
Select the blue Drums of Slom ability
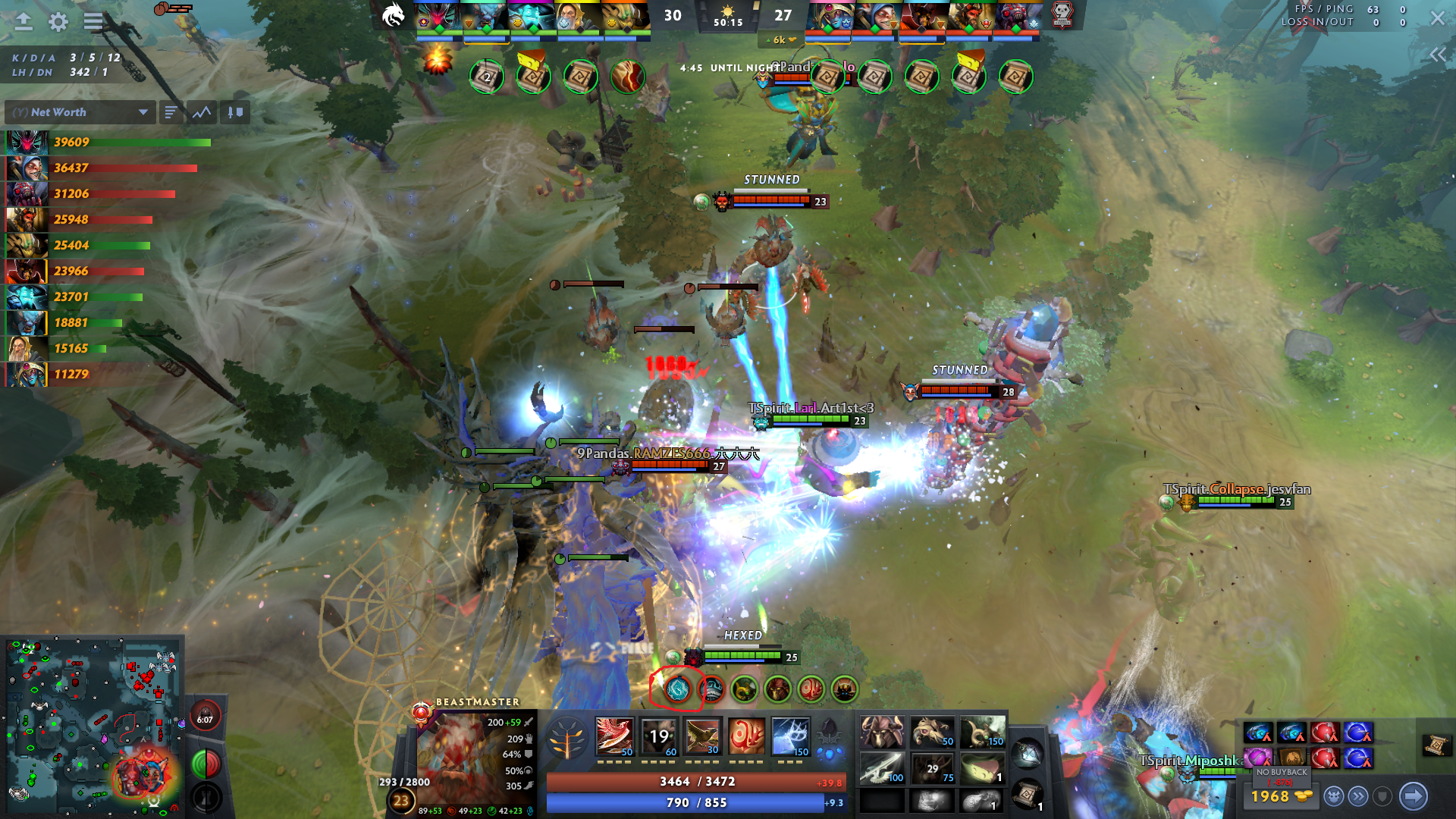pyautogui.click(x=790, y=736)
